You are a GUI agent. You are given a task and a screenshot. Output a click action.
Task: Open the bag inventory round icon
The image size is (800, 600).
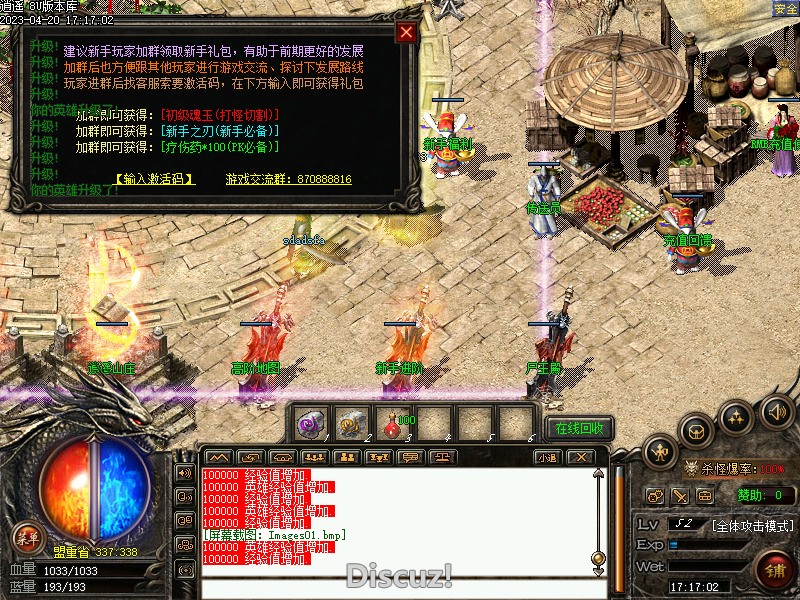click(x=696, y=431)
